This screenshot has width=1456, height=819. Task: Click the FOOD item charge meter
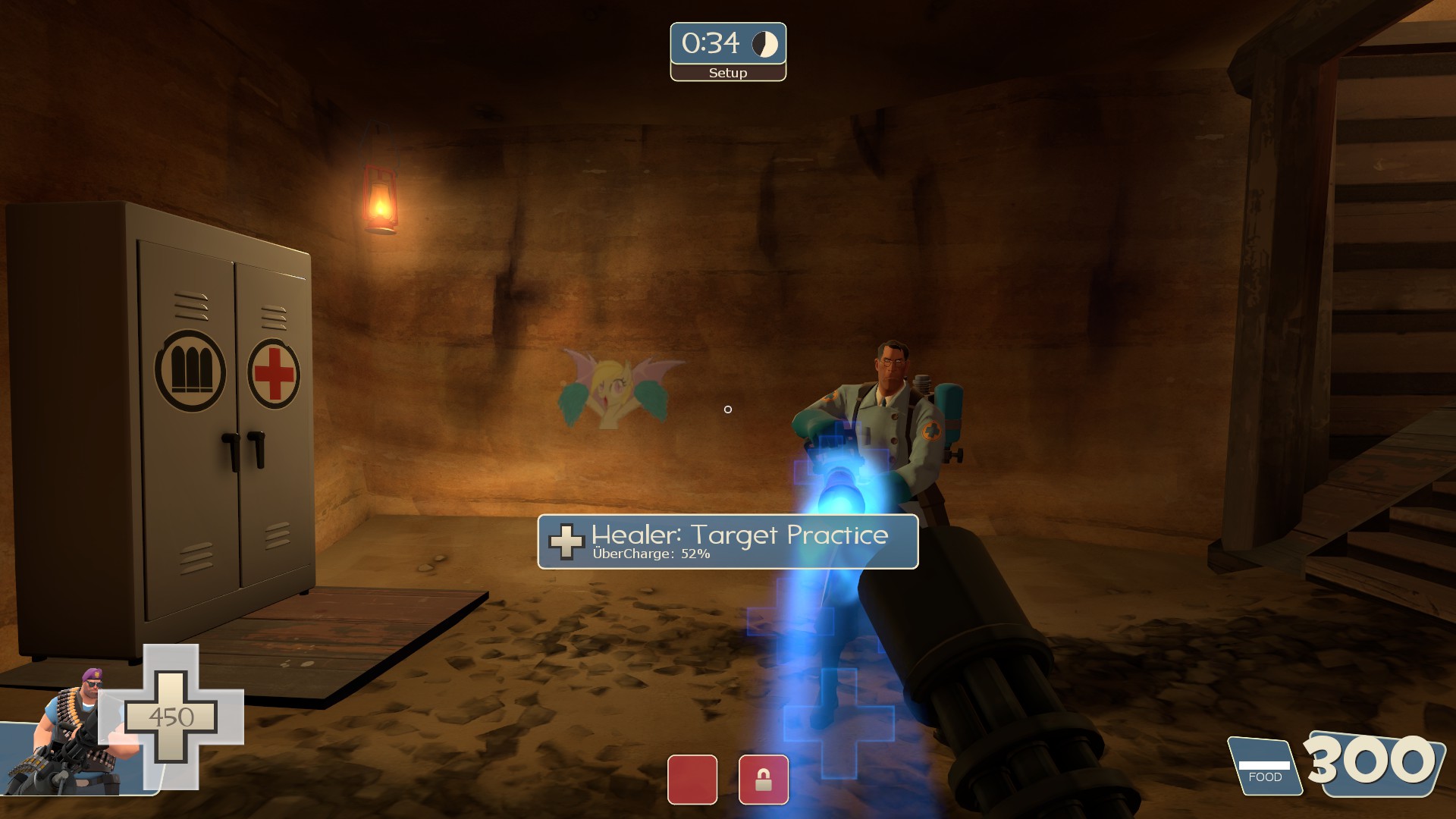tap(1264, 767)
